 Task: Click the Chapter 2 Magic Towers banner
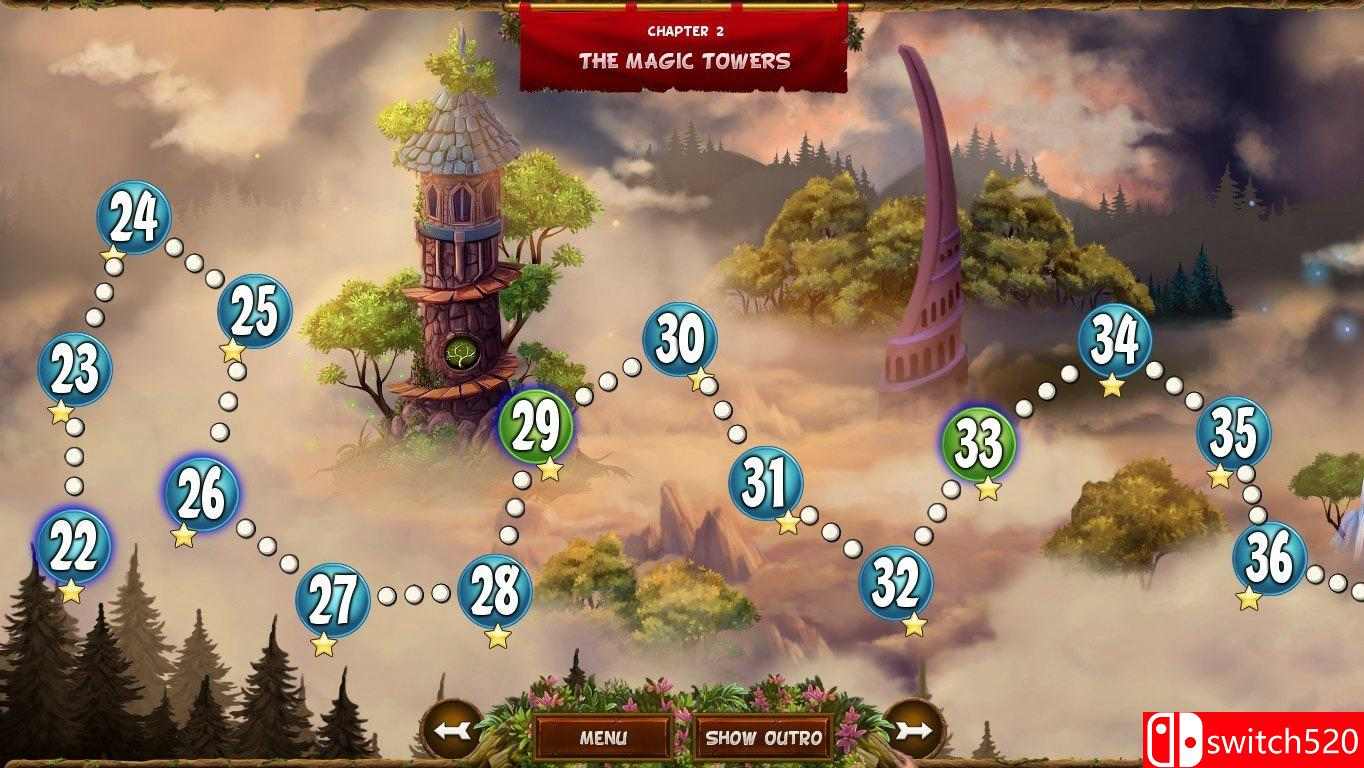[x=683, y=45]
